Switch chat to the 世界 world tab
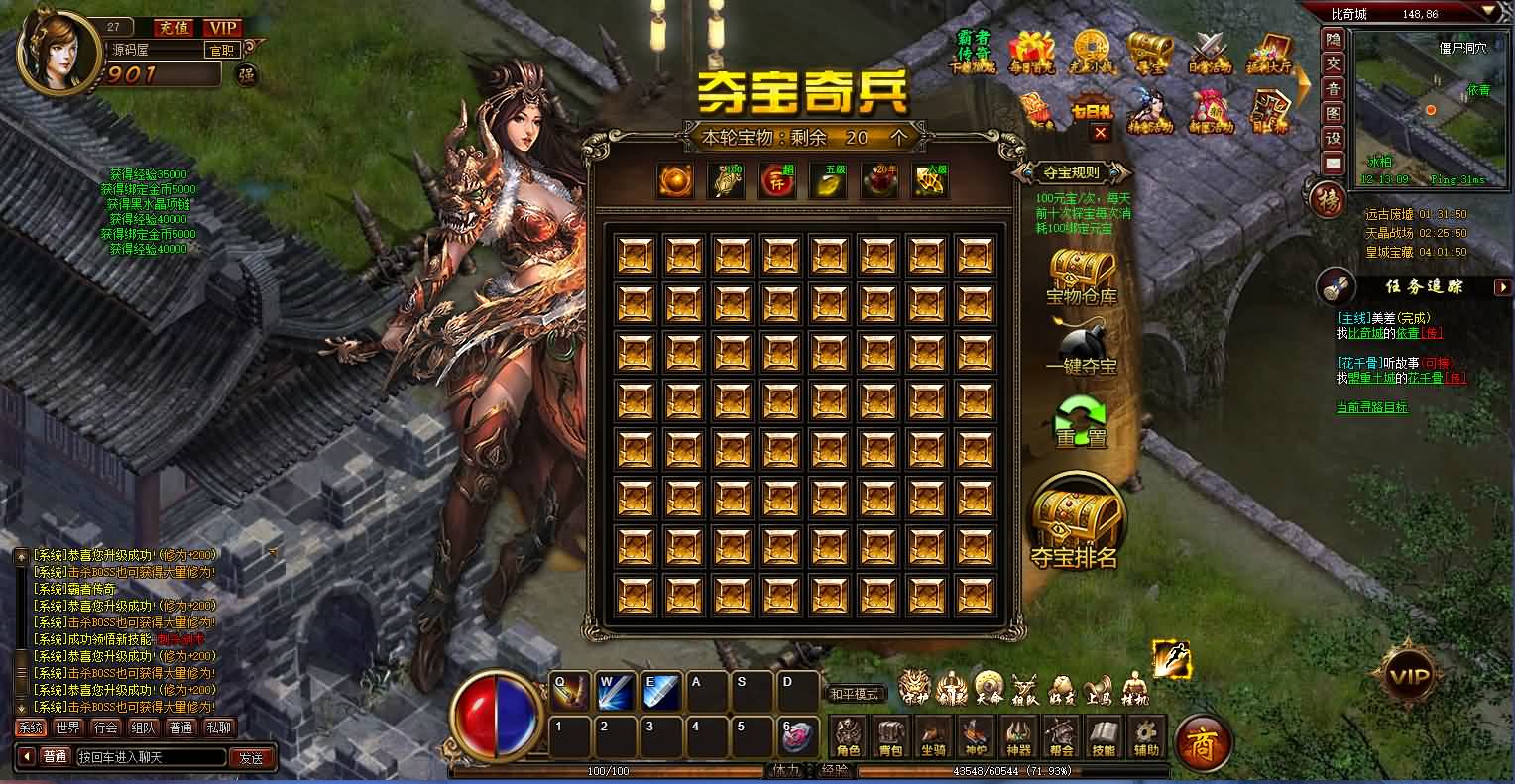Screen dimensions: 1515x784 [68, 727]
